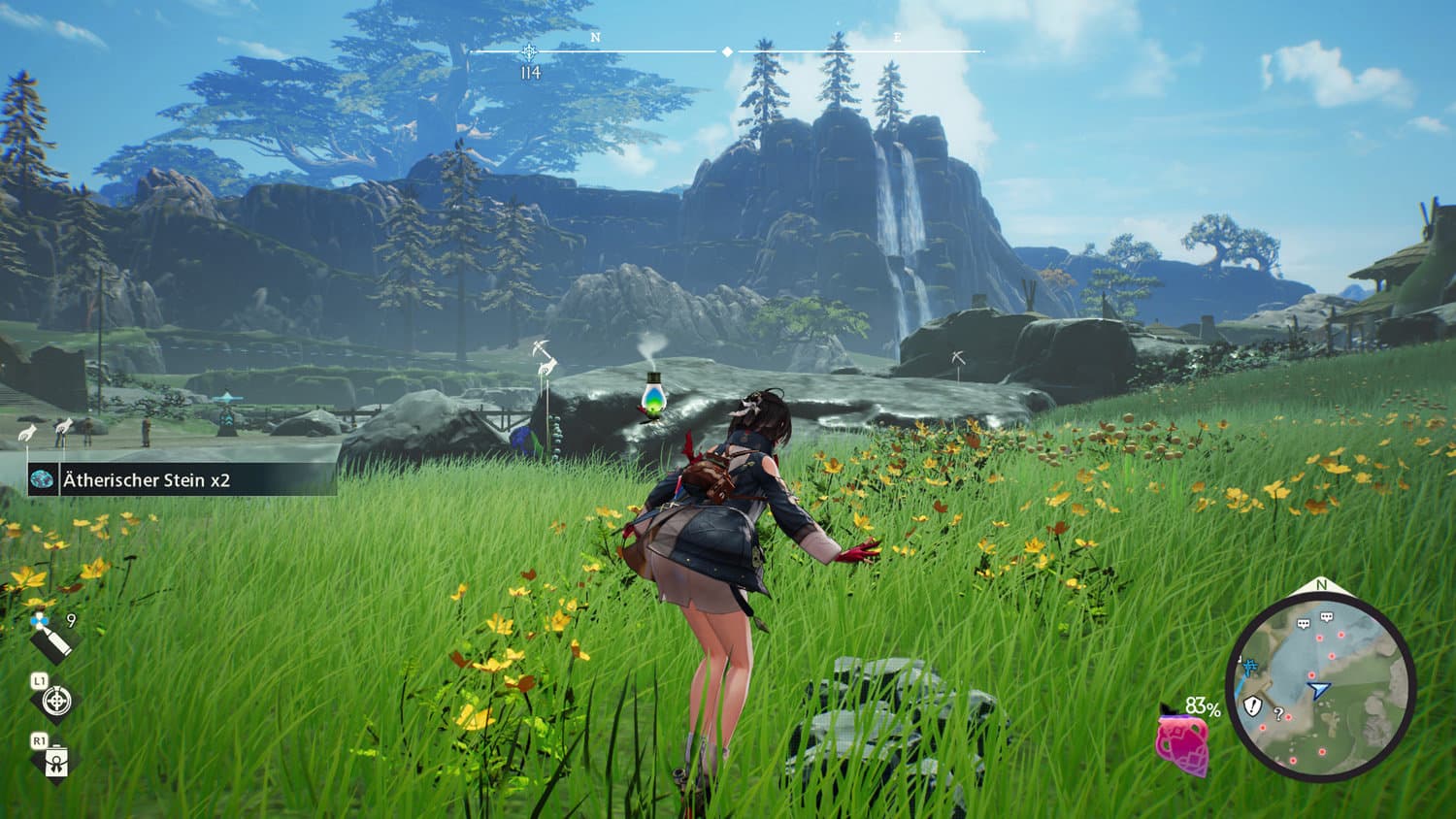The image size is (1456, 819).
Task: Activate the crosshair aiming icon
Action: (56, 700)
